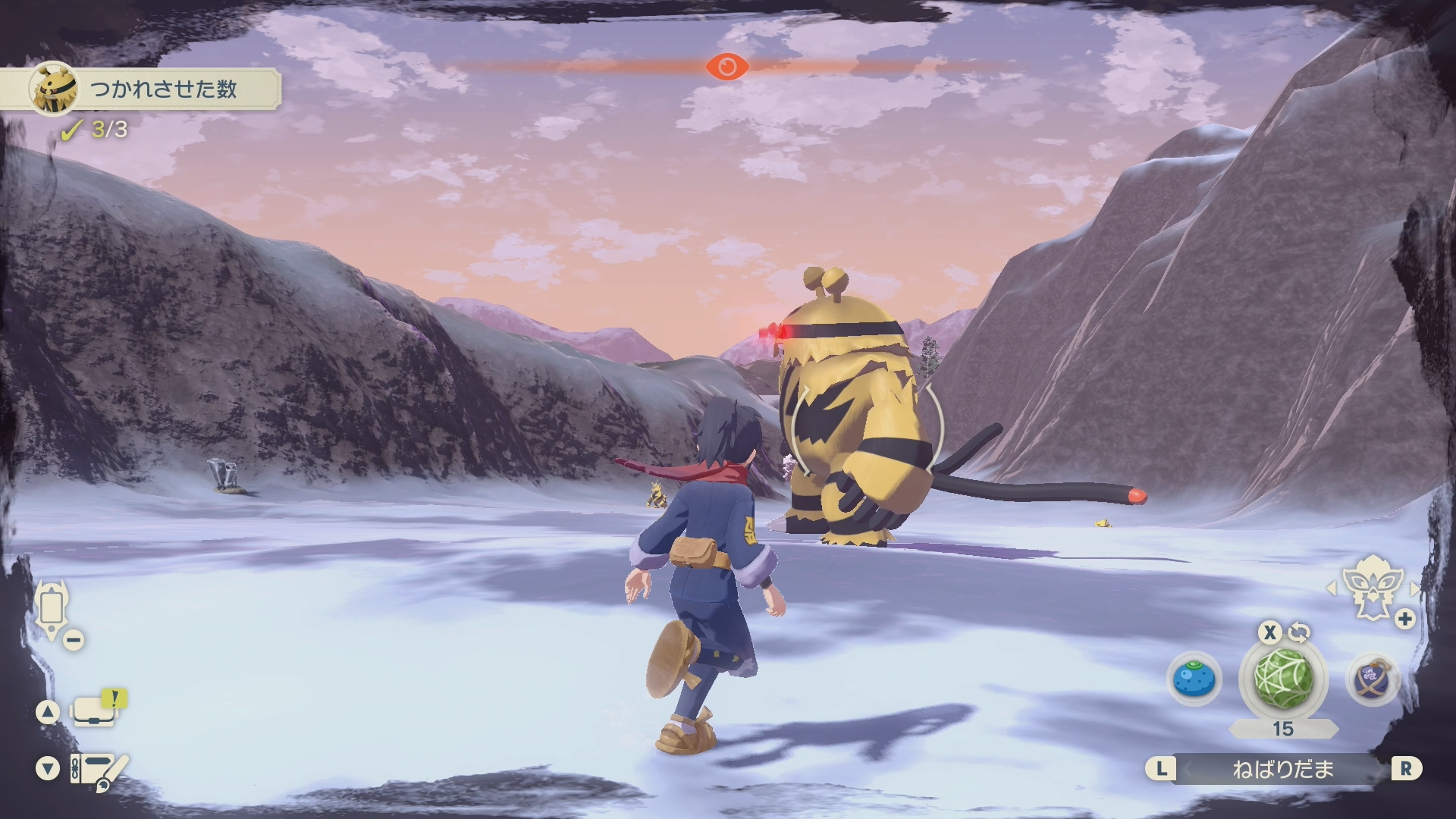Click the Electabuzz portrait on the task tracker
Viewport: 1456px width, 819px height.
click(x=55, y=89)
